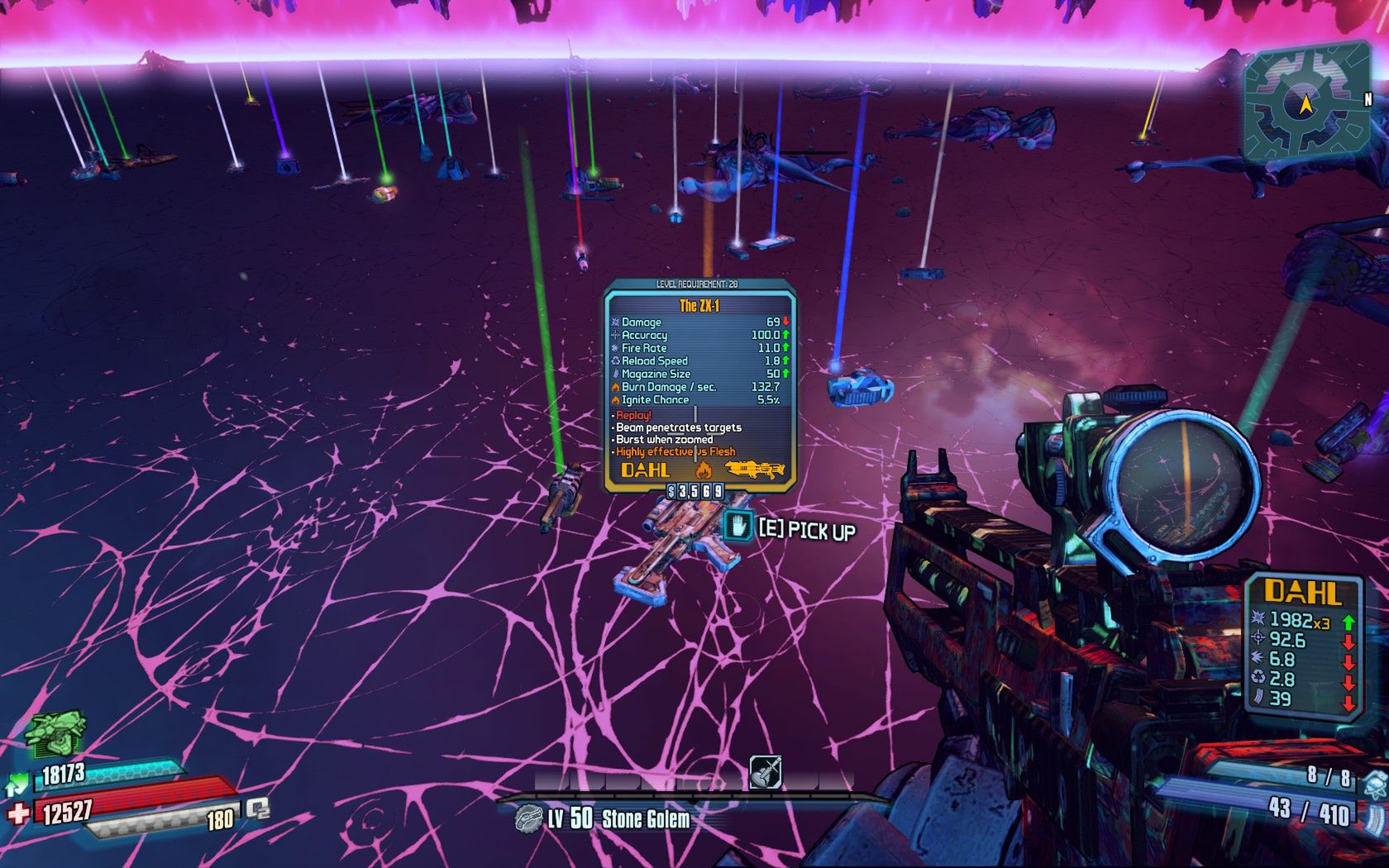Select The ZX-1 item info card
Screen dimensions: 1389x868
coord(699,386)
